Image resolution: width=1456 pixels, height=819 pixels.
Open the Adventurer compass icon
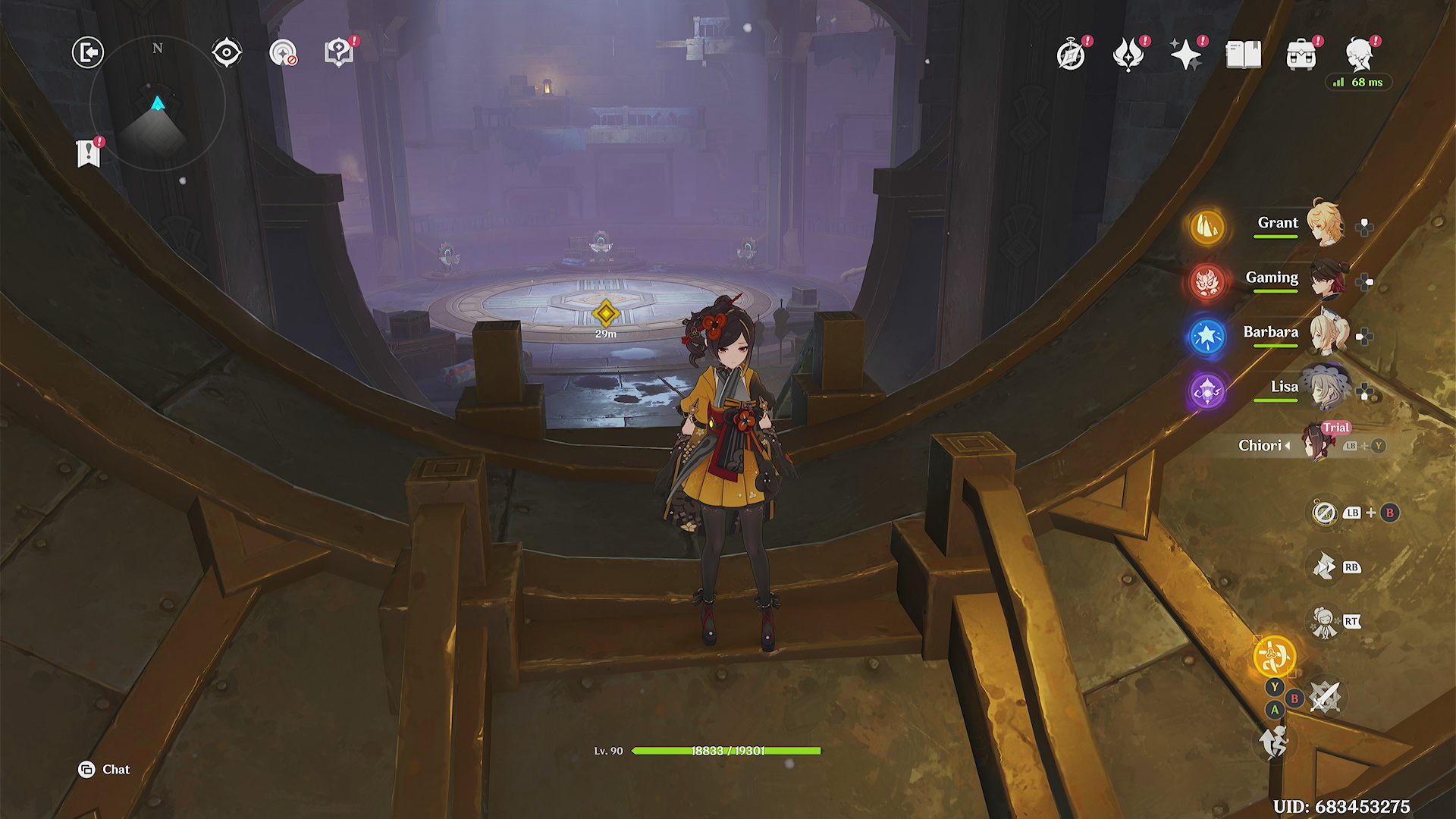tap(1071, 55)
